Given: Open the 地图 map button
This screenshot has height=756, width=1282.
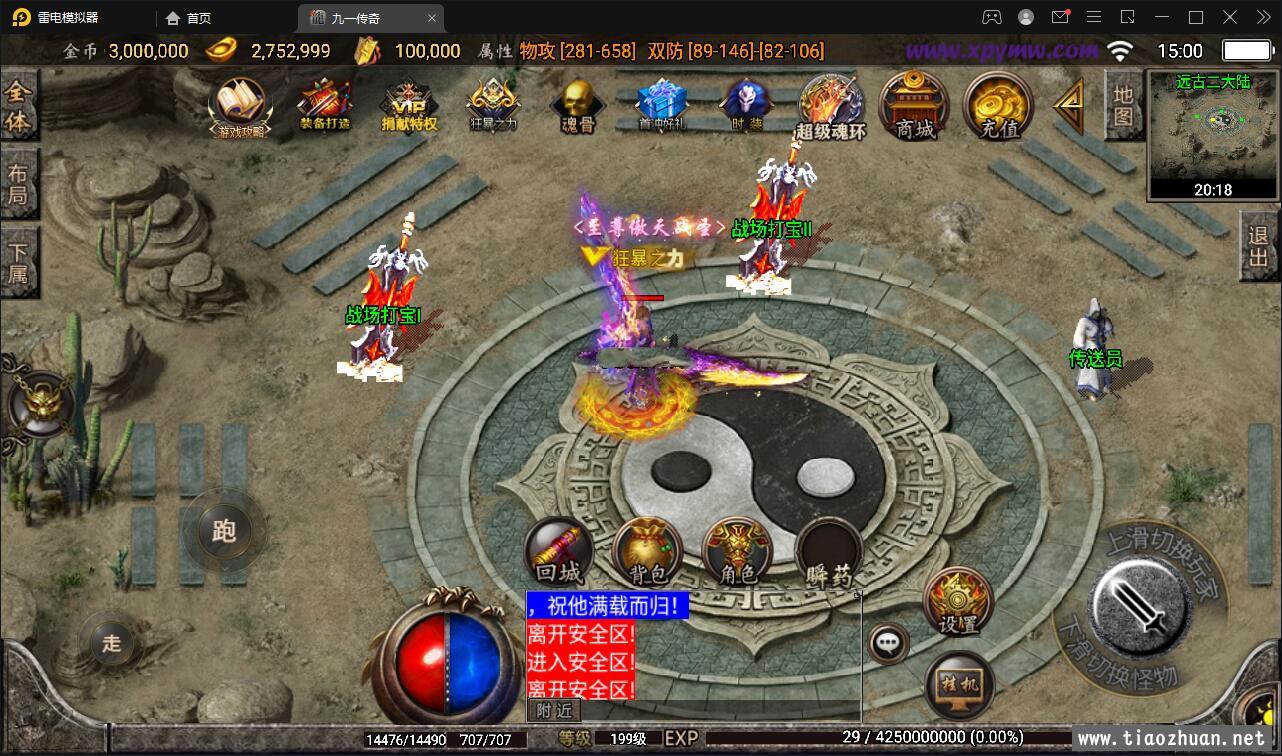Looking at the screenshot, I should tap(1123, 105).
